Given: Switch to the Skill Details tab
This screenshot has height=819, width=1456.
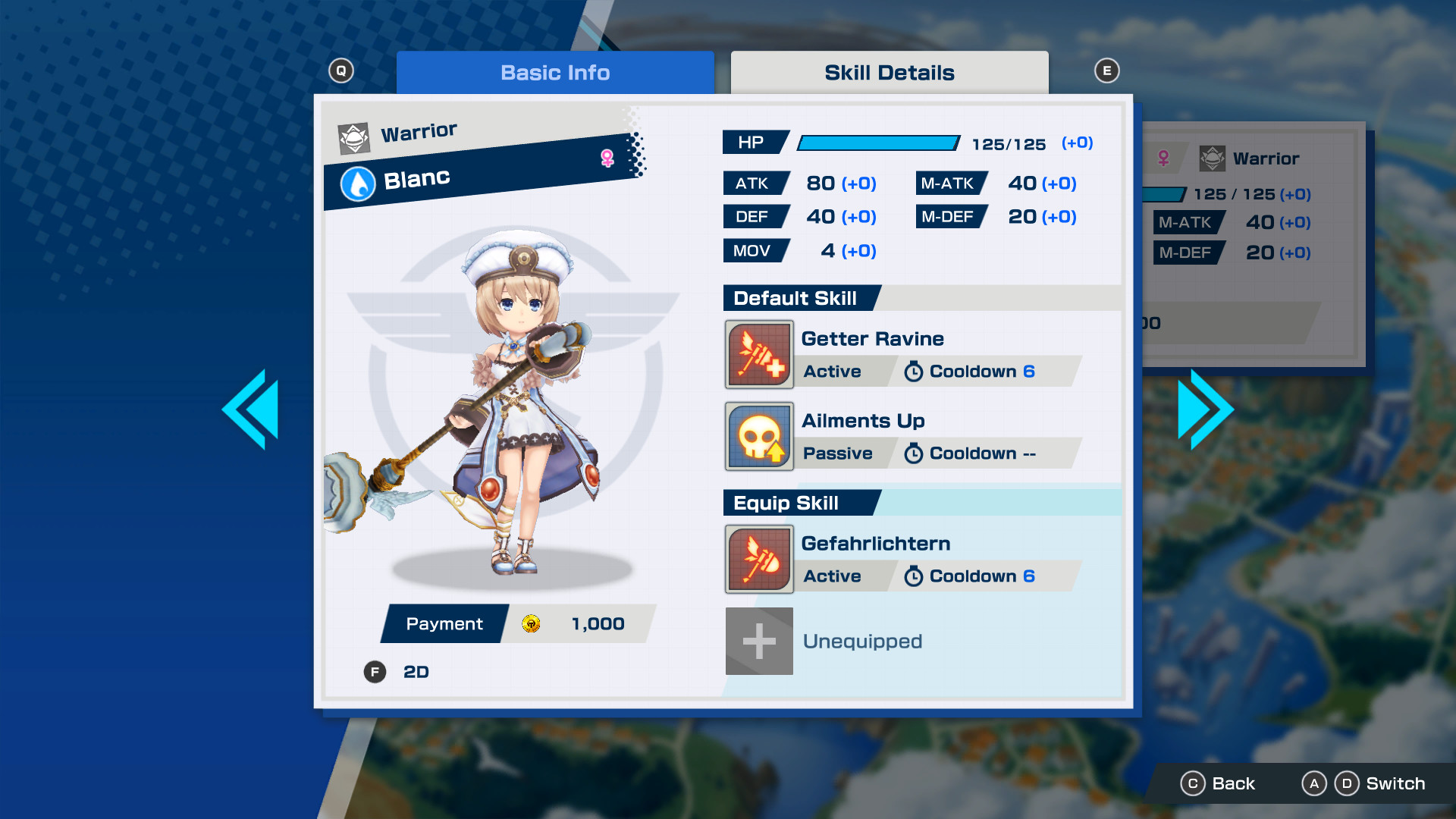Looking at the screenshot, I should click(x=890, y=72).
